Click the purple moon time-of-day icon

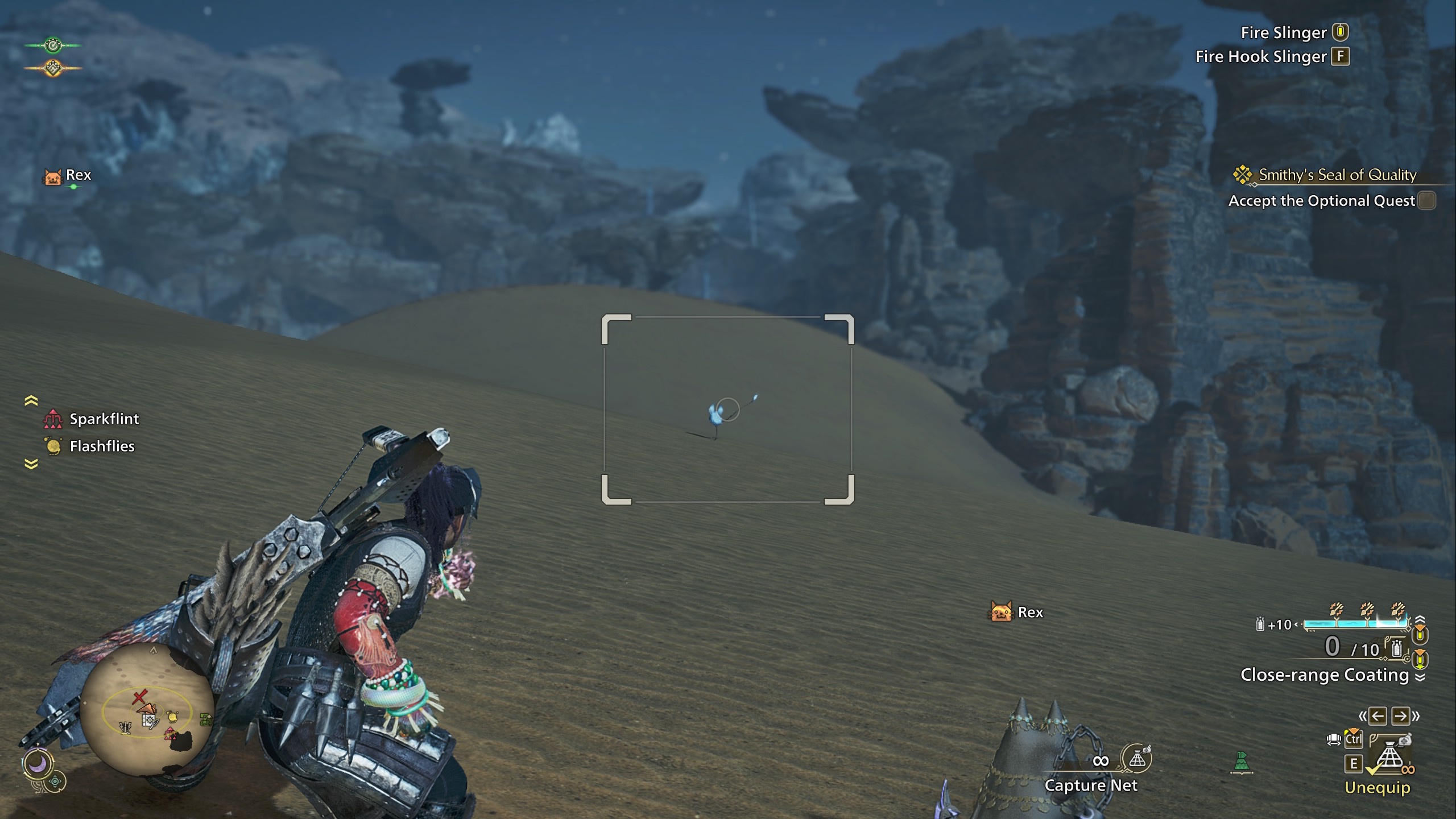38,764
